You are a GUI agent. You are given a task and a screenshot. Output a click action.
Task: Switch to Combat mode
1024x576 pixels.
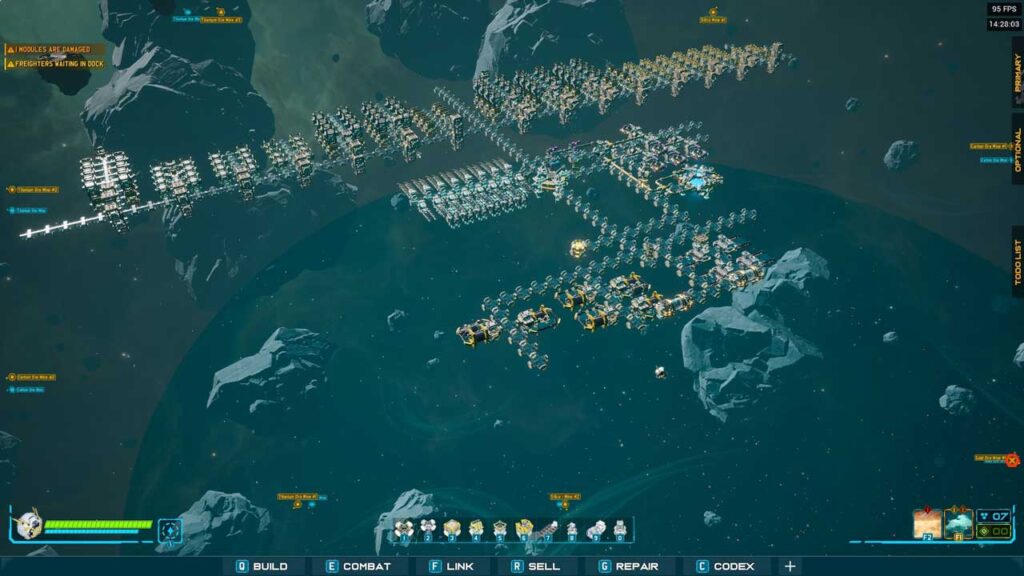(358, 566)
